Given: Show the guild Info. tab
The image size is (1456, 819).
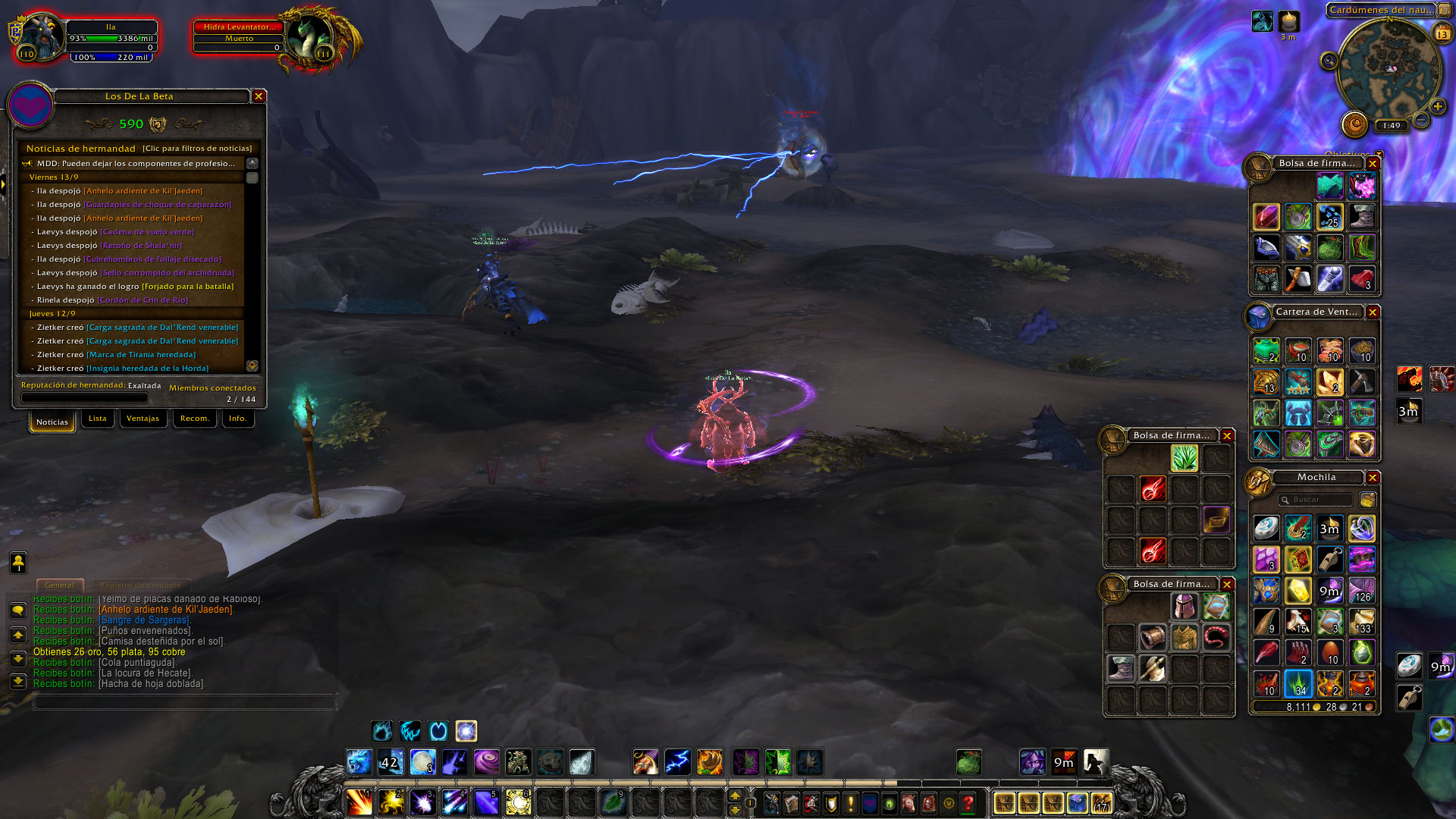Looking at the screenshot, I should (x=237, y=419).
